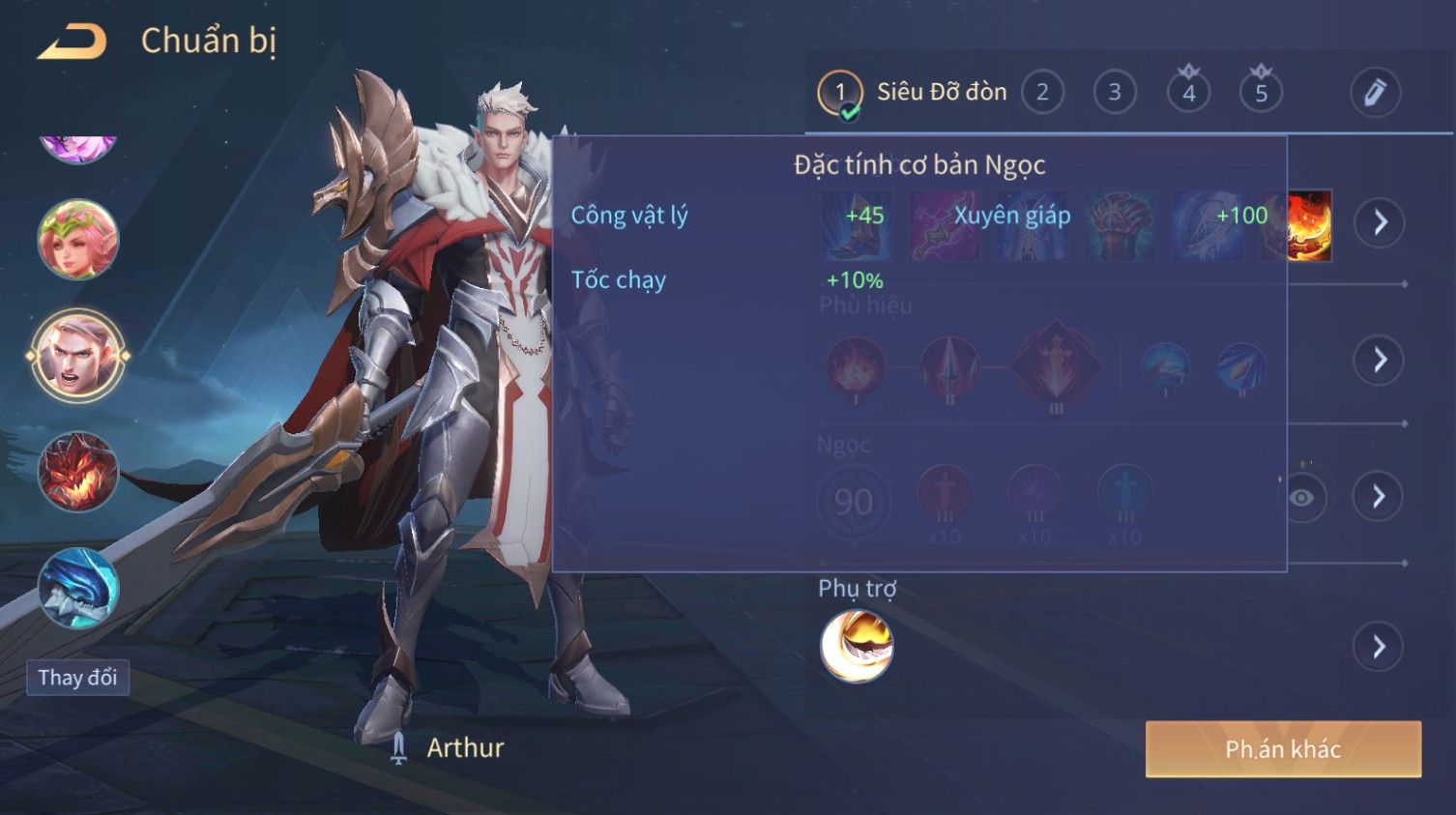Open the Ngọc arcana arrow
Image resolution: width=1456 pixels, height=815 pixels.
point(1380,497)
